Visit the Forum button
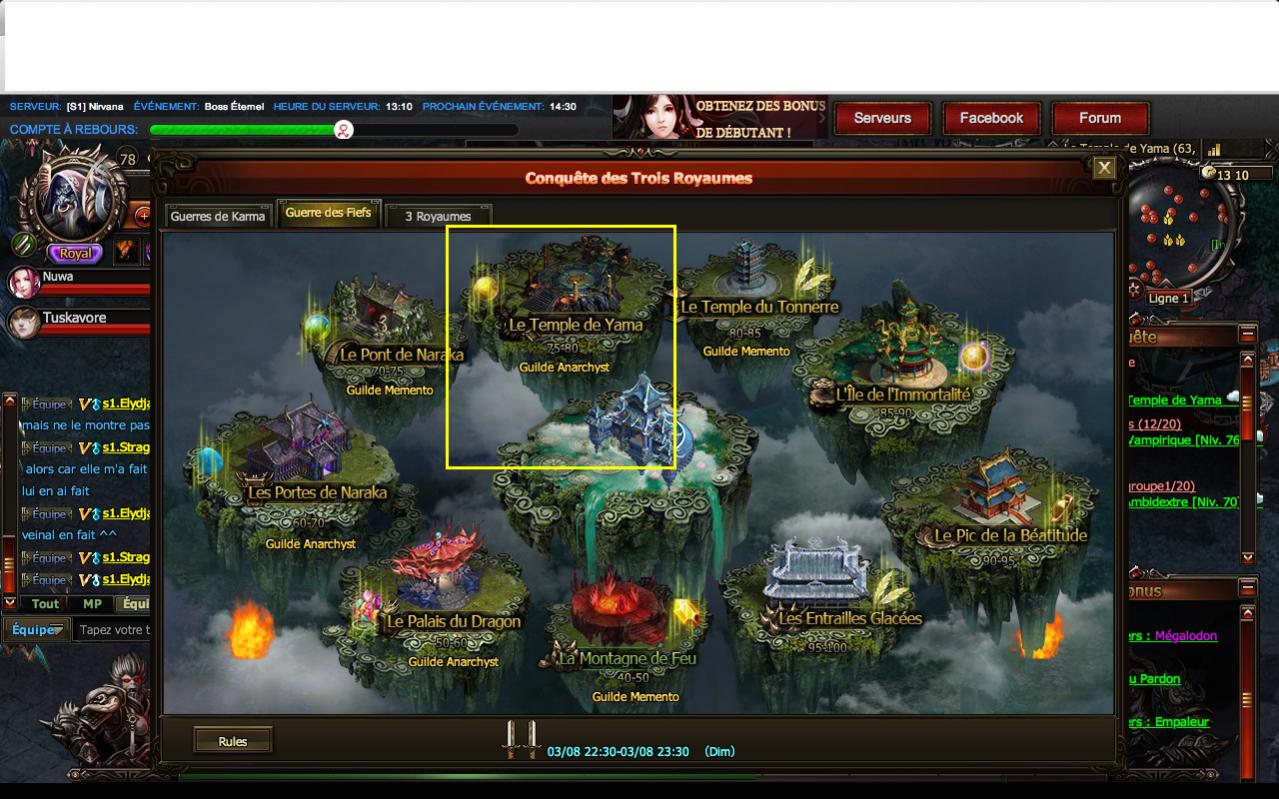 click(1100, 118)
